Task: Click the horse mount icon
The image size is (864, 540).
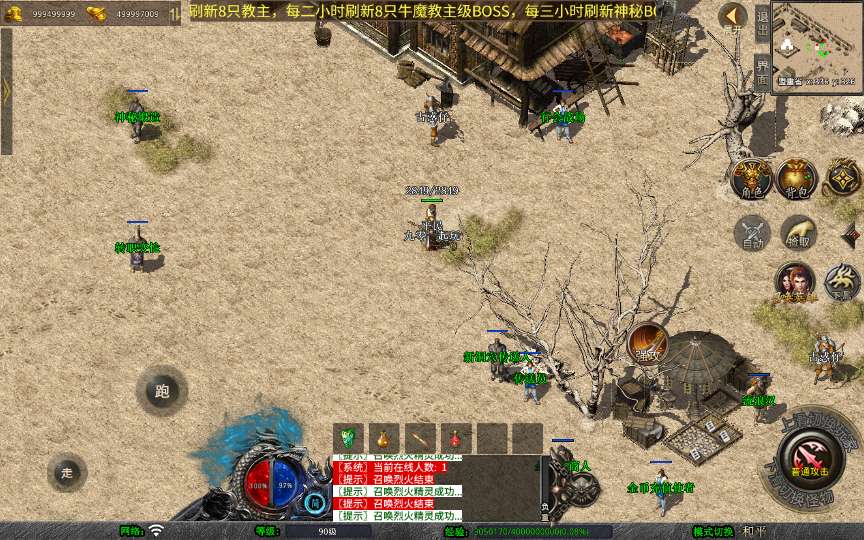Action: (x=841, y=282)
